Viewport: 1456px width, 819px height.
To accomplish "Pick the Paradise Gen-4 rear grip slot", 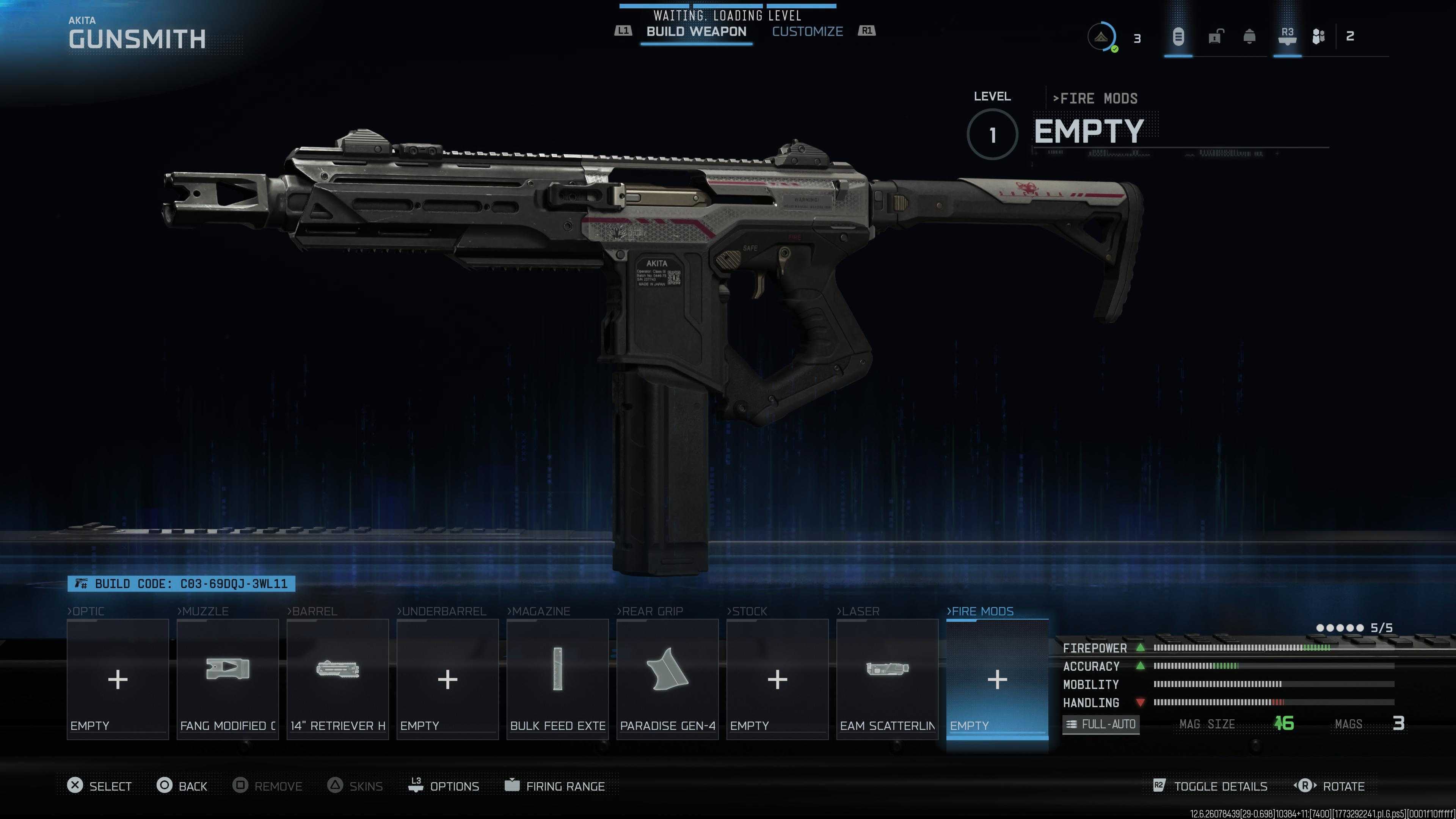I will pos(667,679).
